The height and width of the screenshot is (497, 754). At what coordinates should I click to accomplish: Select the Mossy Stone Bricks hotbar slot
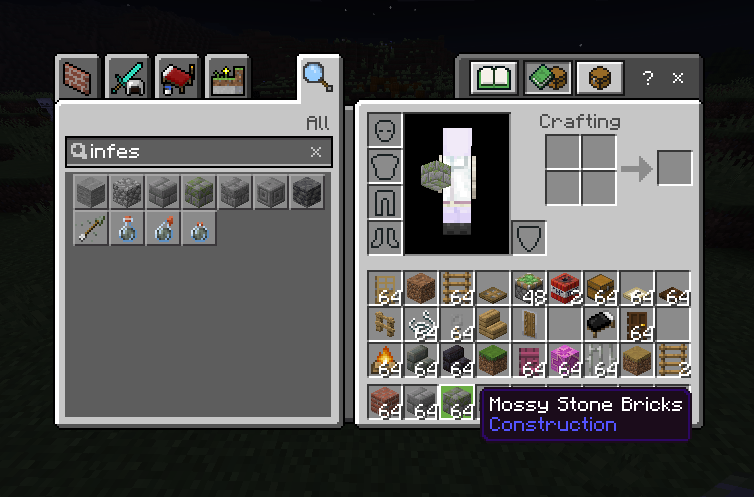pyautogui.click(x=457, y=402)
